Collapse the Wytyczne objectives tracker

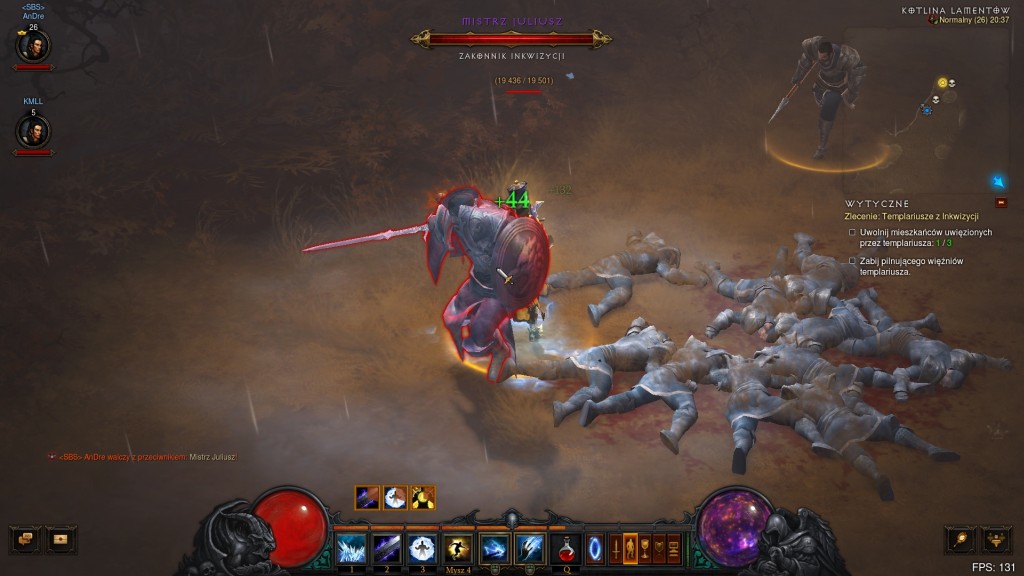(x=999, y=203)
